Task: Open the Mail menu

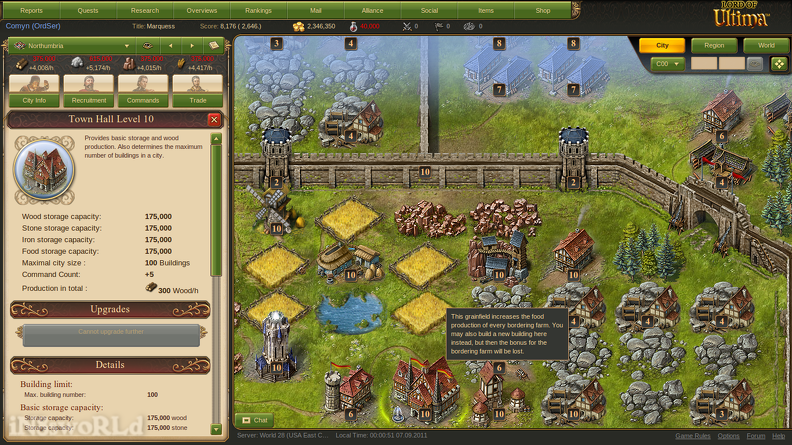Action: click(316, 10)
